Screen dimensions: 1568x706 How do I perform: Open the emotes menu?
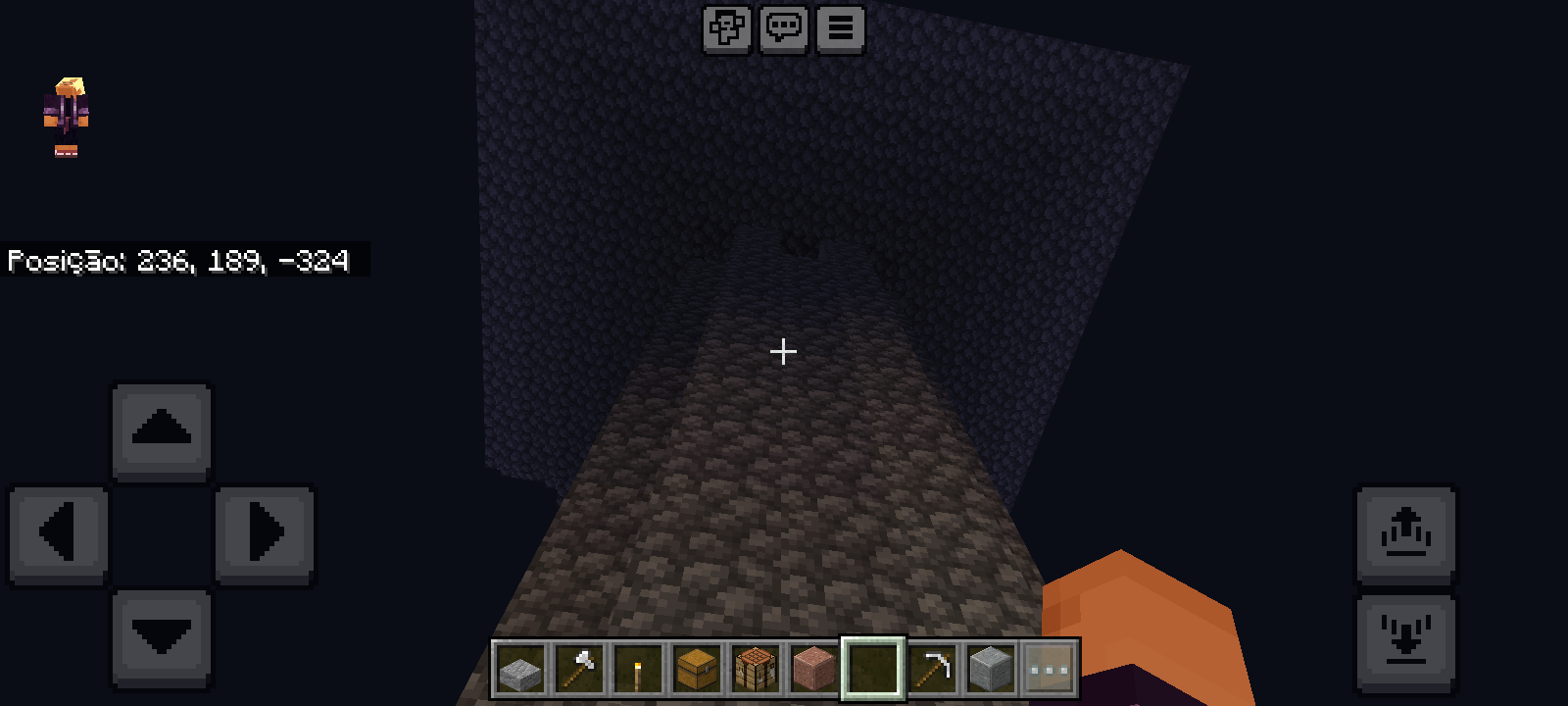726,29
